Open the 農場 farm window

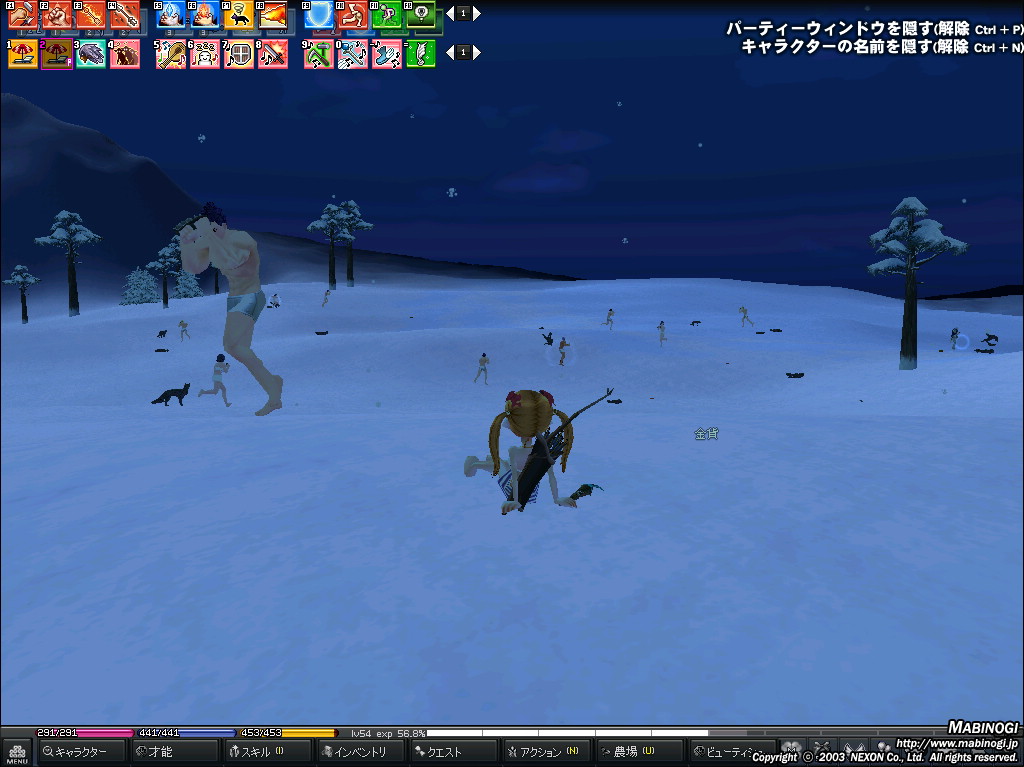[x=638, y=751]
